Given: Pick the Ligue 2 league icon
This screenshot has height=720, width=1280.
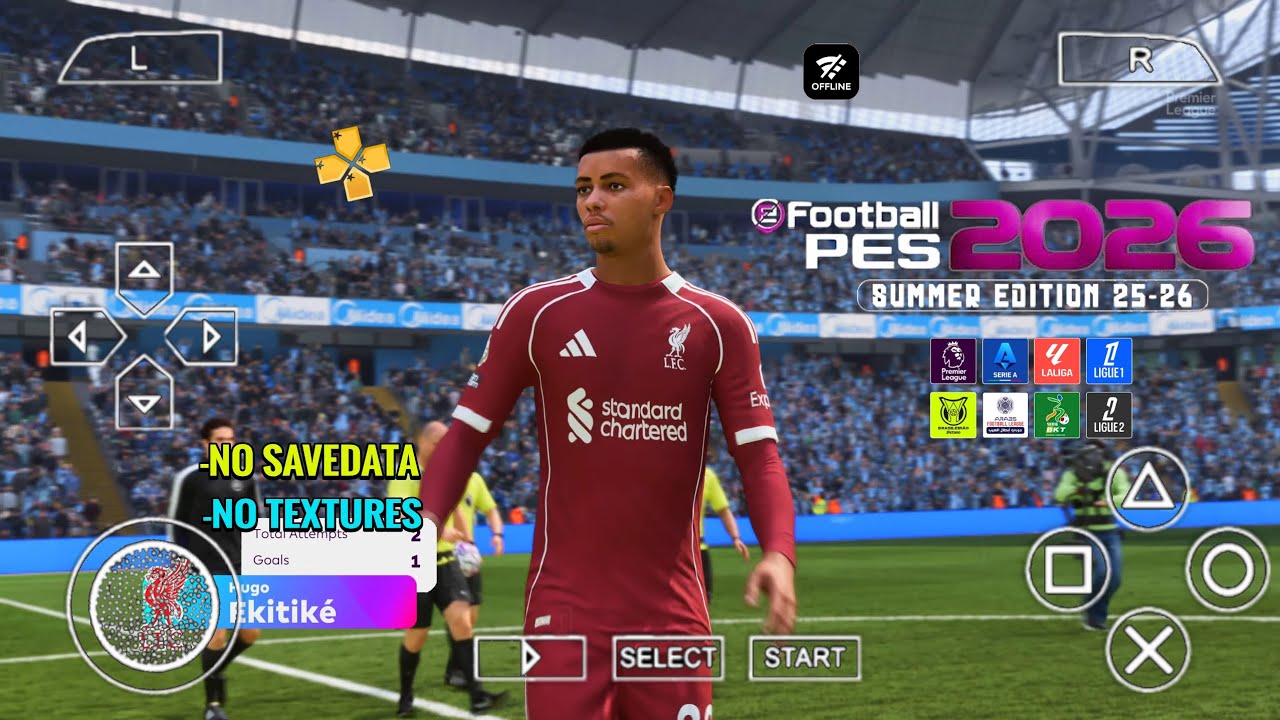Looking at the screenshot, I should coord(1107,413).
